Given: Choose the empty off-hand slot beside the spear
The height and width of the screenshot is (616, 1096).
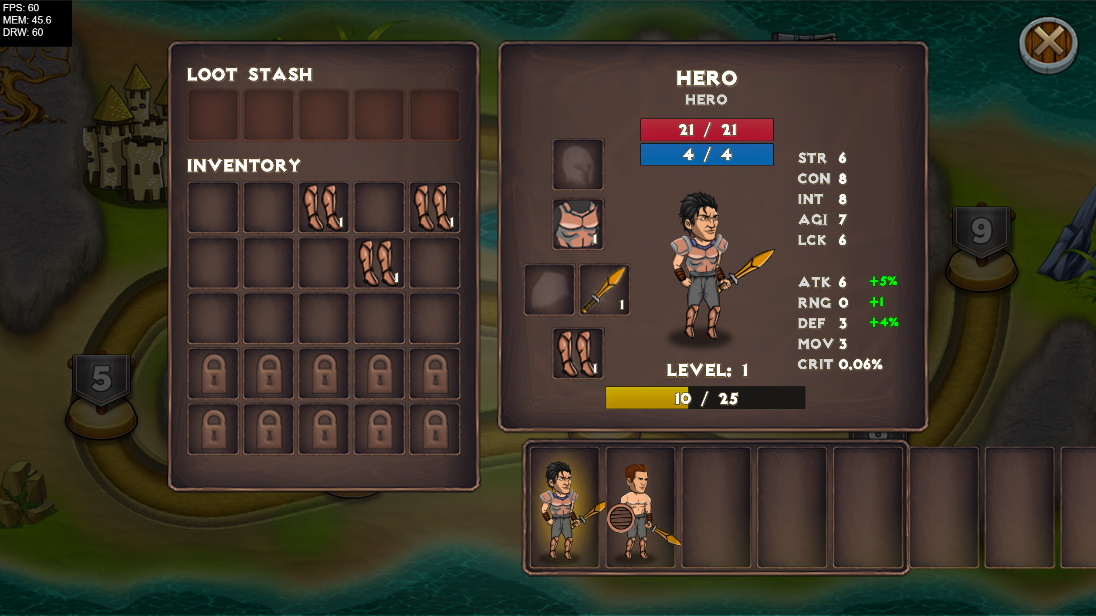Looking at the screenshot, I should 549,289.
